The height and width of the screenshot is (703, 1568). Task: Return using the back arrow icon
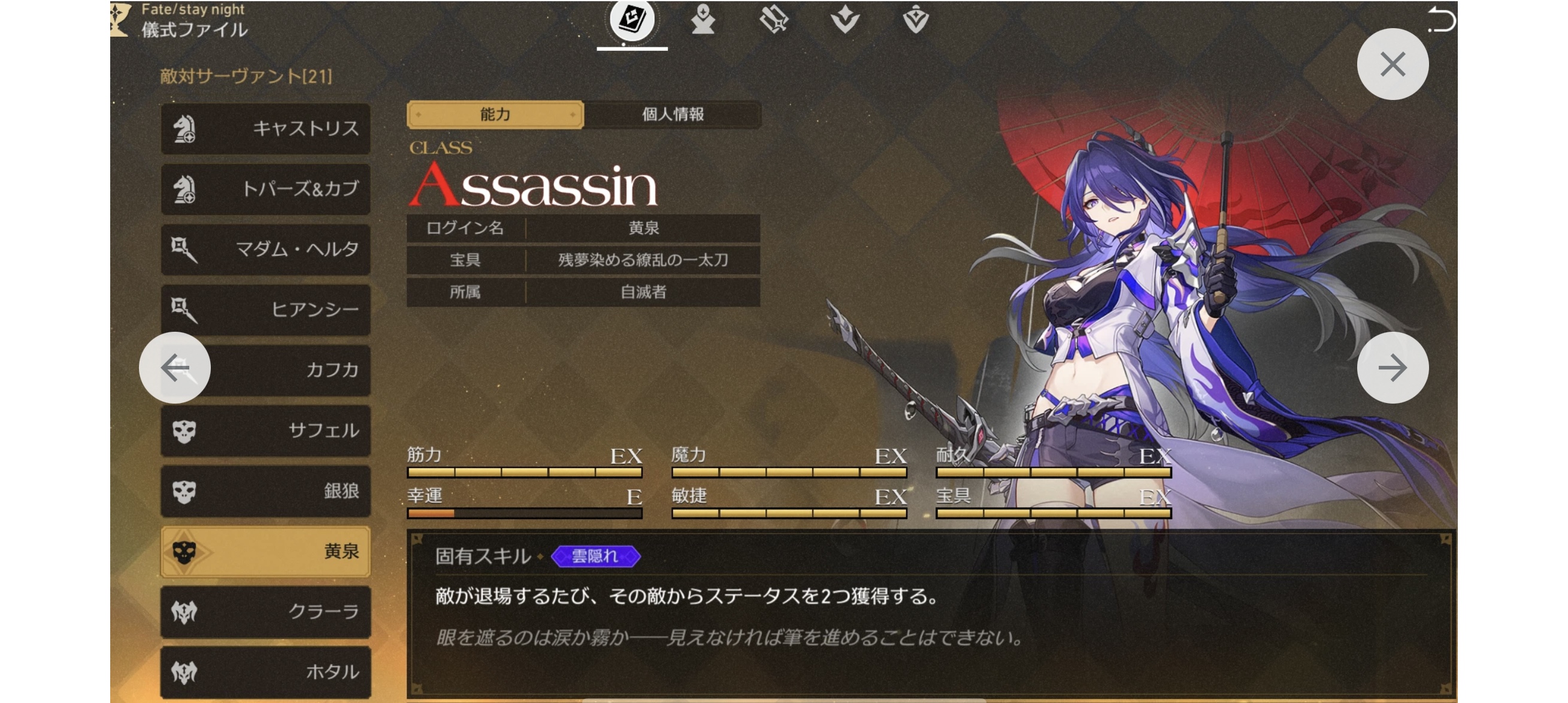coord(1441,20)
